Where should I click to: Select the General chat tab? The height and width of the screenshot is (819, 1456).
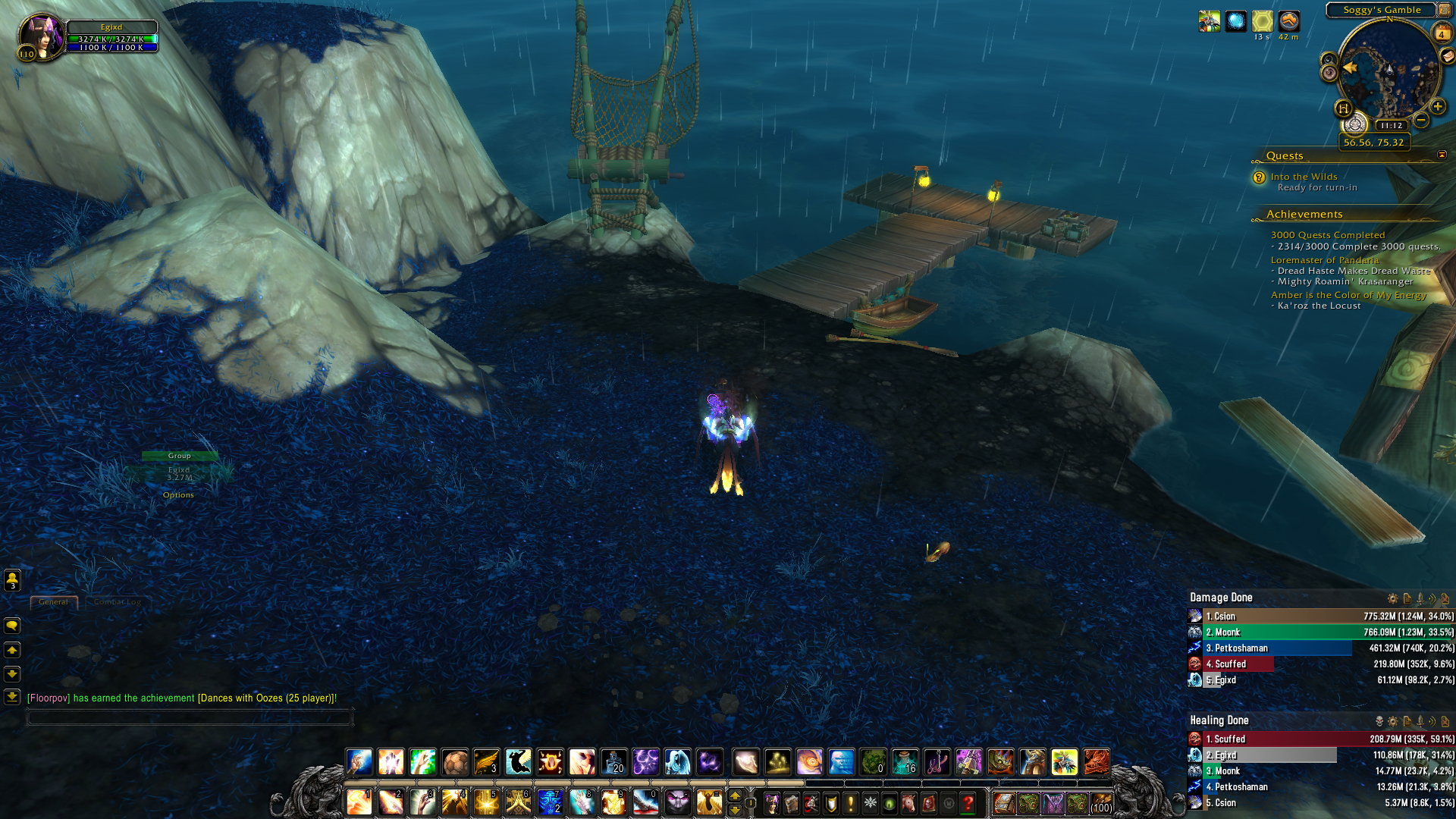pos(53,602)
